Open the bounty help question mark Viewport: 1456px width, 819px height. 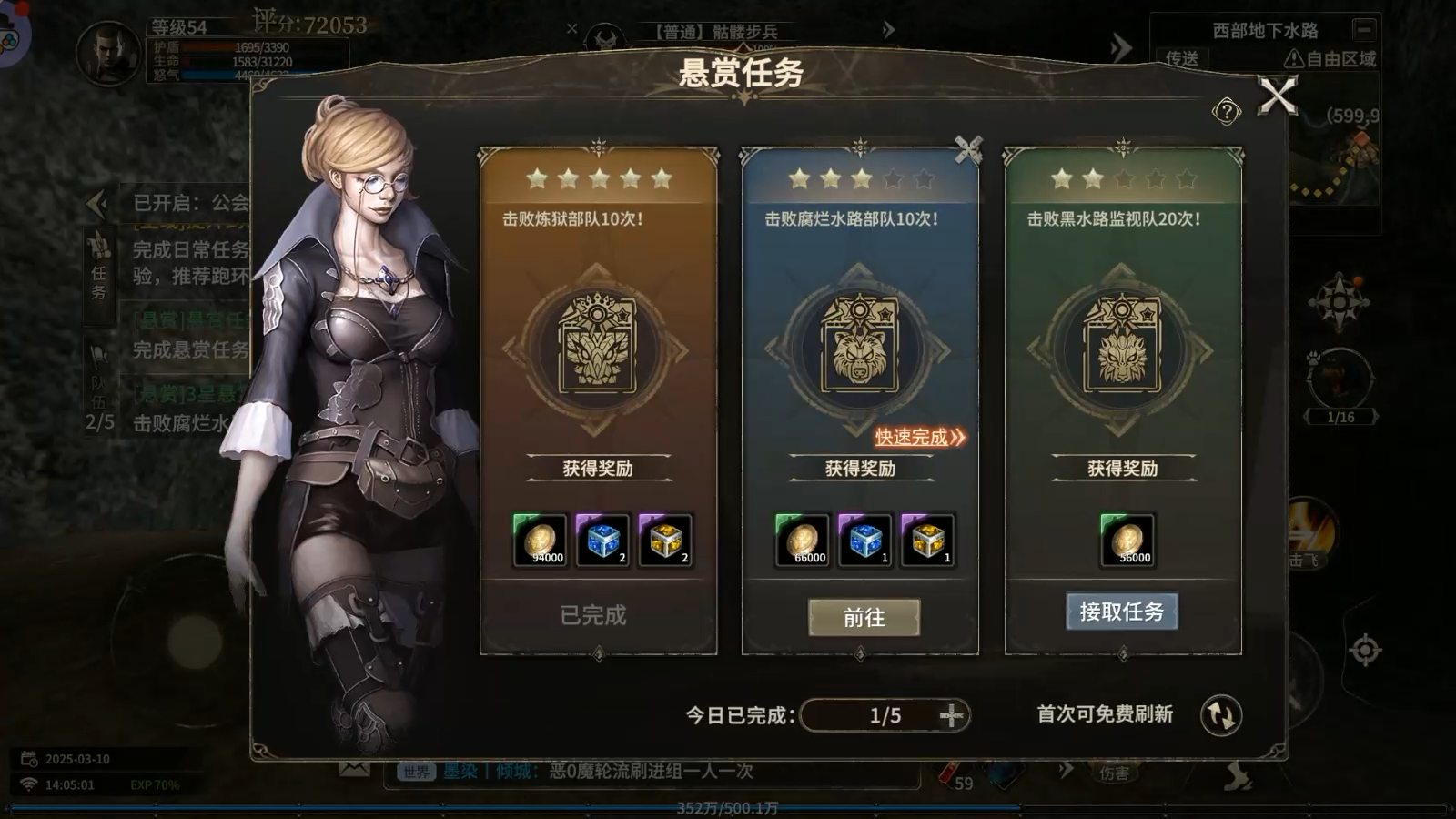tap(1226, 112)
